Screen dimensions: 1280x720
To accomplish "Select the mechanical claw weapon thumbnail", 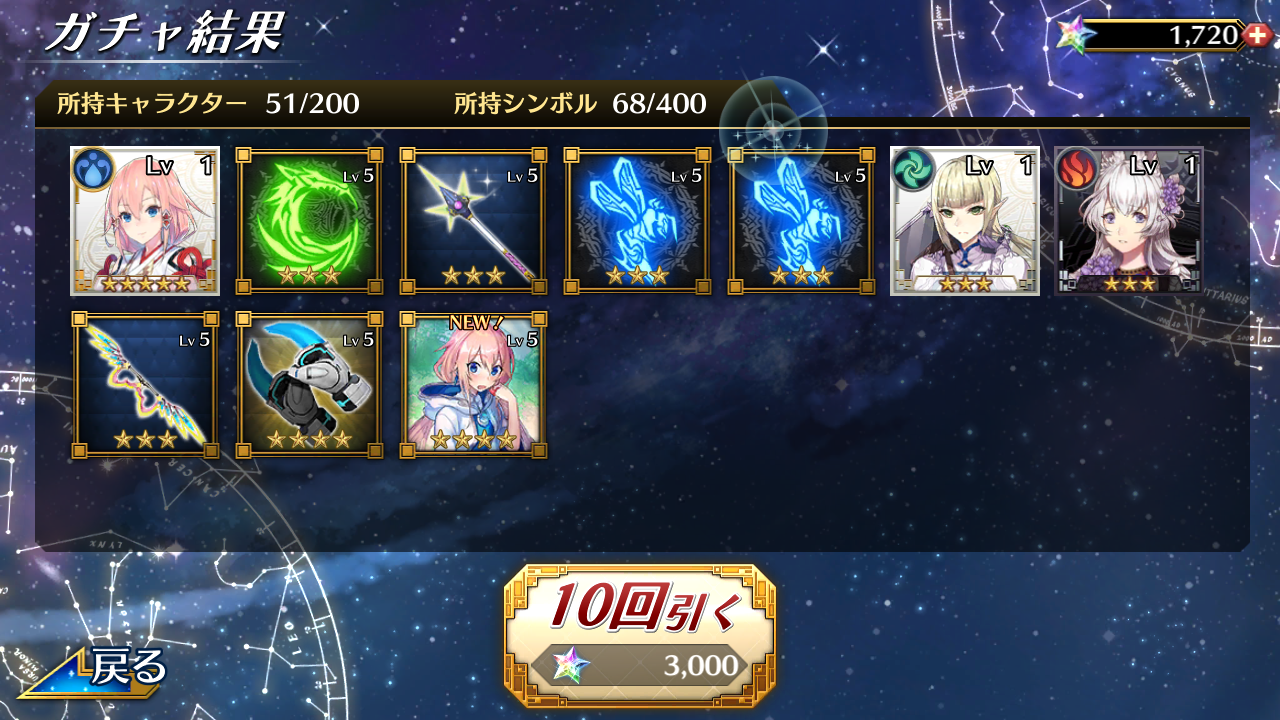I will pyautogui.click(x=308, y=385).
